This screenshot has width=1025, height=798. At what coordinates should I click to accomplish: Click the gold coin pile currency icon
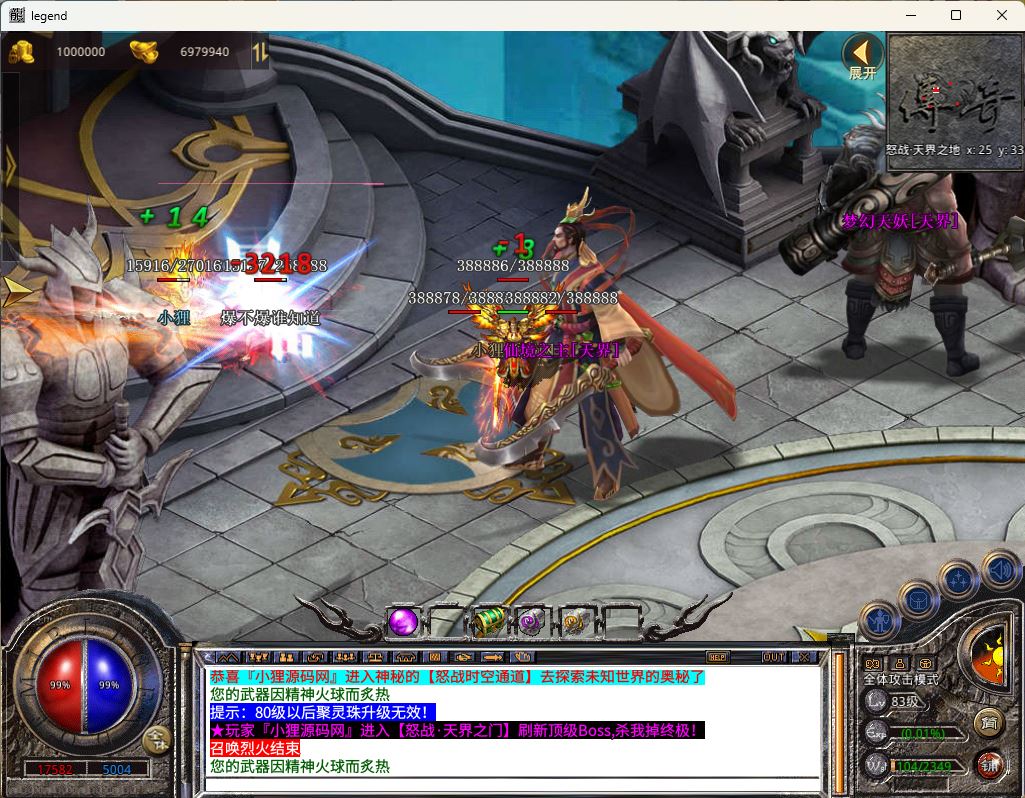[21, 51]
